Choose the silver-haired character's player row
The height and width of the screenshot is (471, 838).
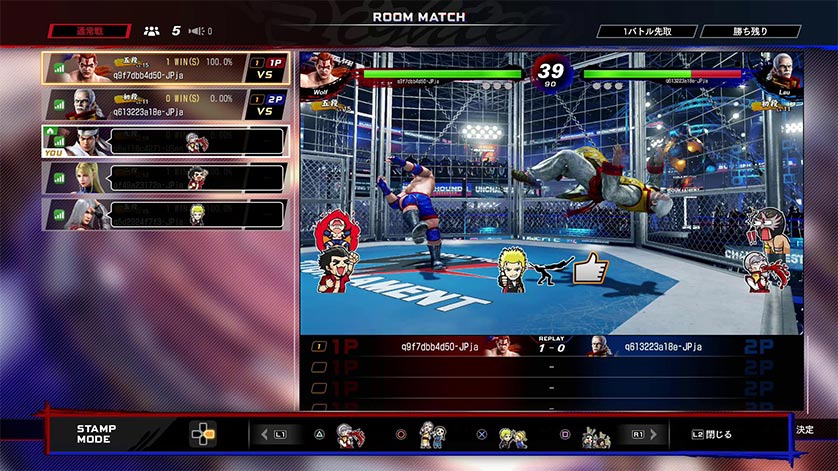tap(165, 213)
